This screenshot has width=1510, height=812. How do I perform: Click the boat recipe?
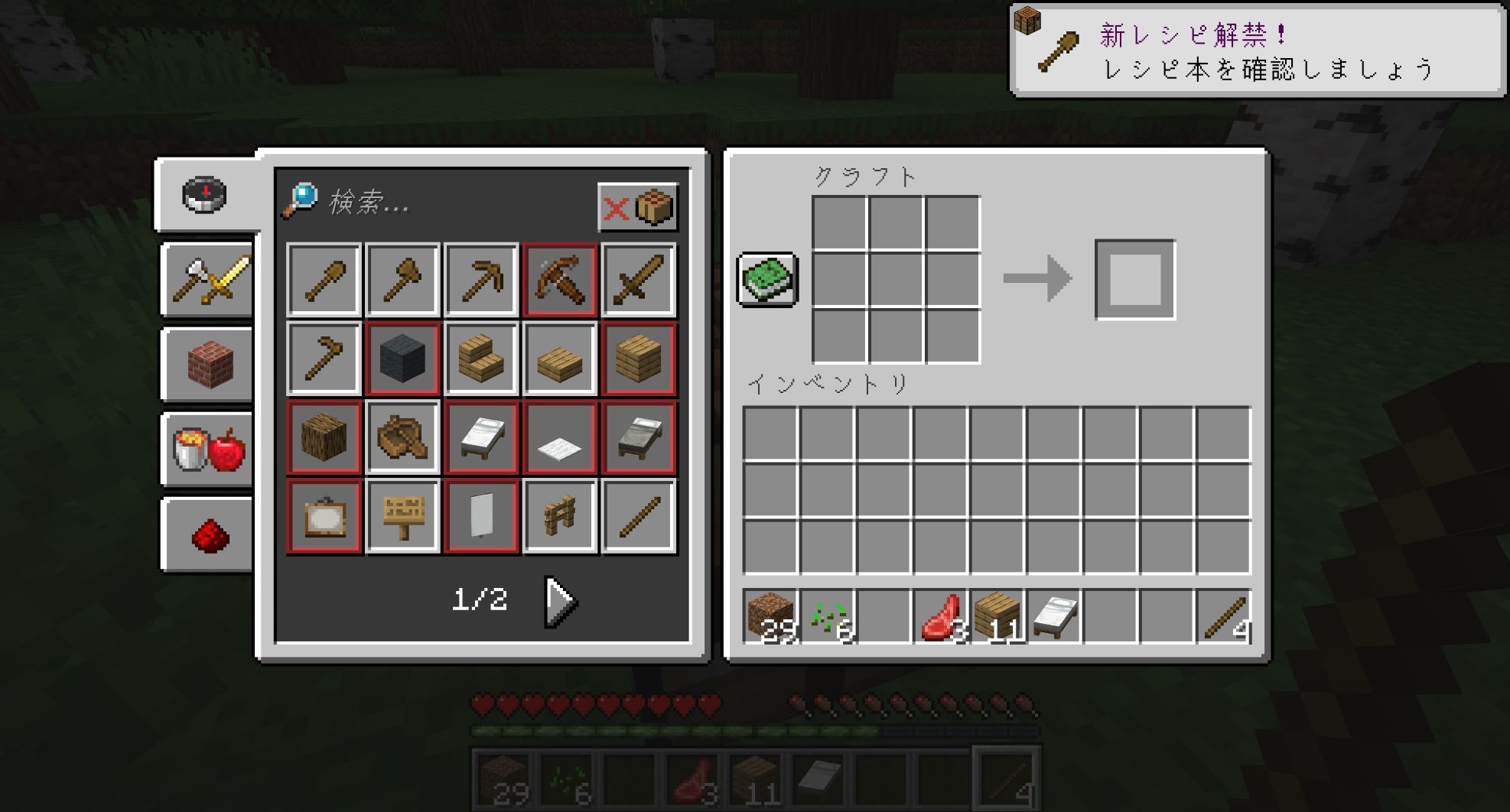[x=402, y=437]
